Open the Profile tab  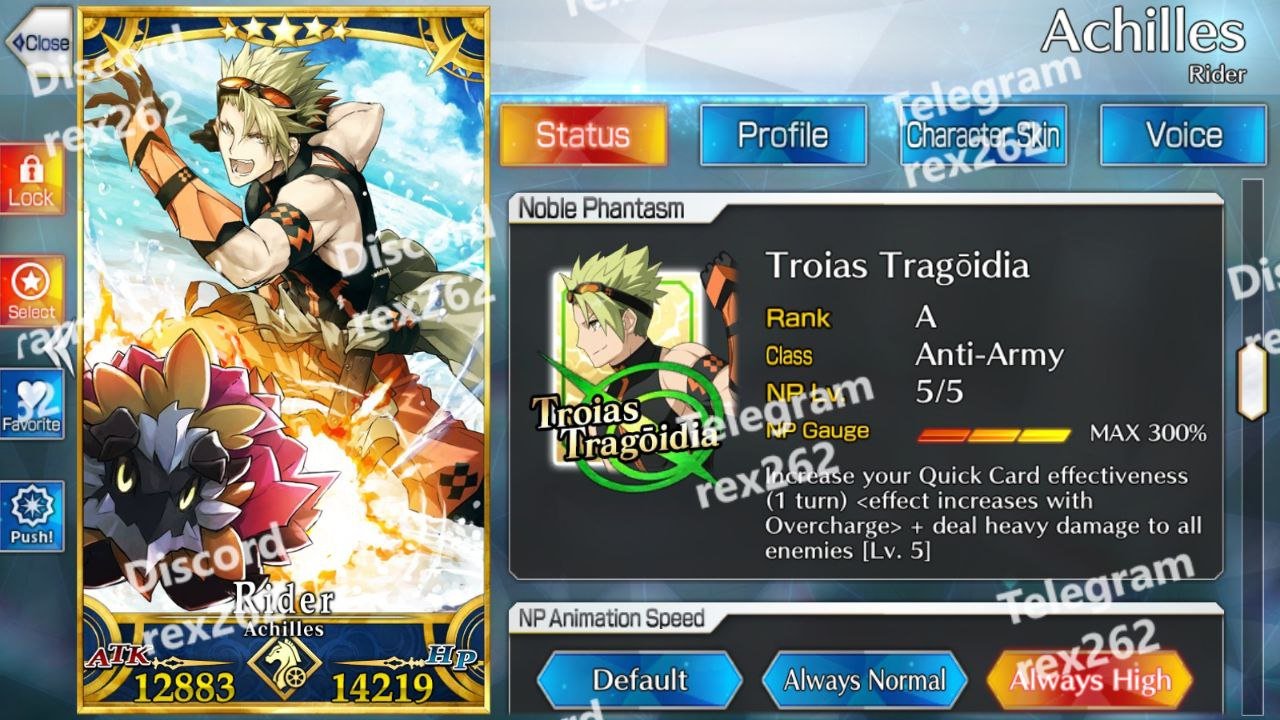point(783,135)
